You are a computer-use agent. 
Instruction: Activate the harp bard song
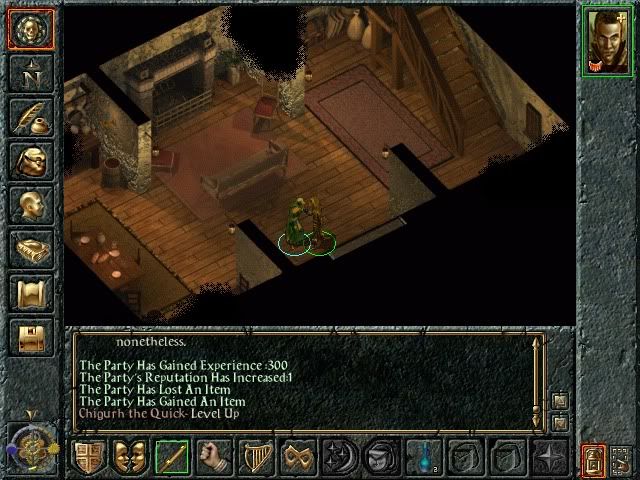point(256,457)
